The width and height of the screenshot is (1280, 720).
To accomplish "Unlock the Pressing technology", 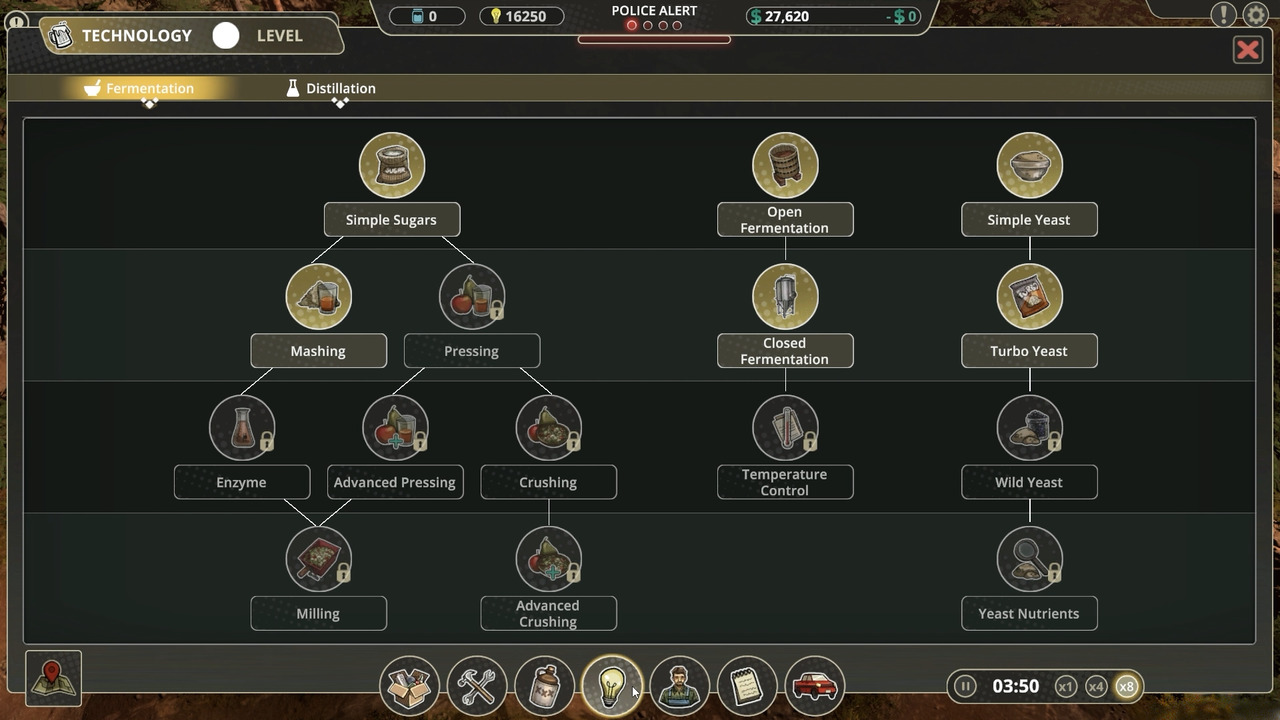I will tap(472, 297).
